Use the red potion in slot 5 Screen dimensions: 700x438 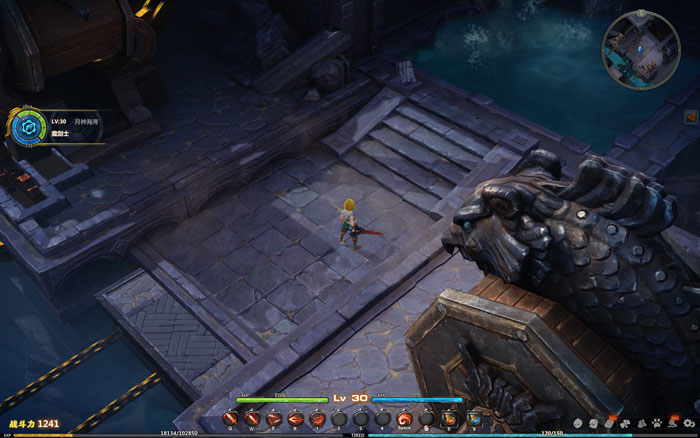[x=448, y=419]
